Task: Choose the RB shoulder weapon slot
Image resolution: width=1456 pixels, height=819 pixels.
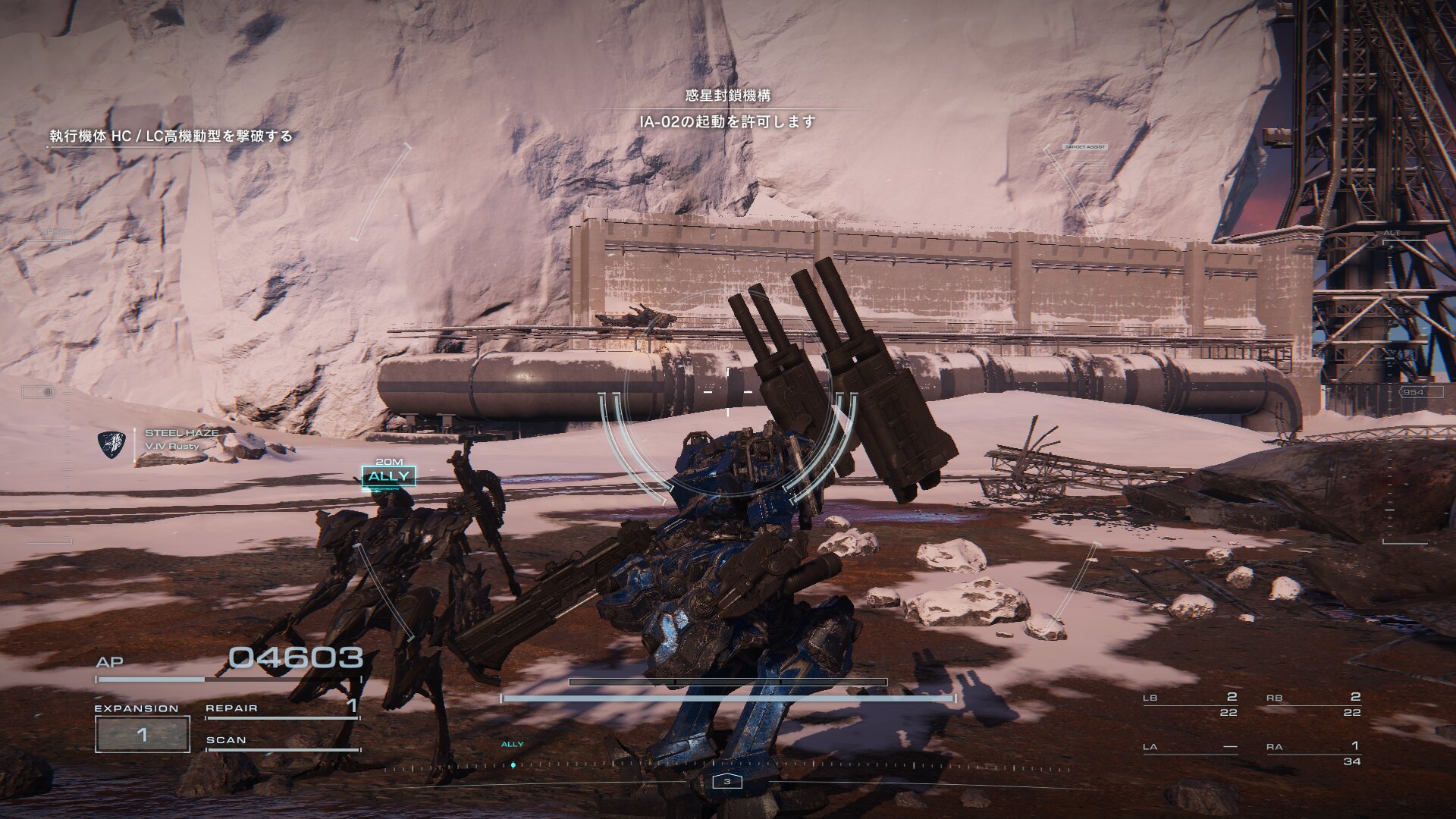Action: click(x=1313, y=704)
